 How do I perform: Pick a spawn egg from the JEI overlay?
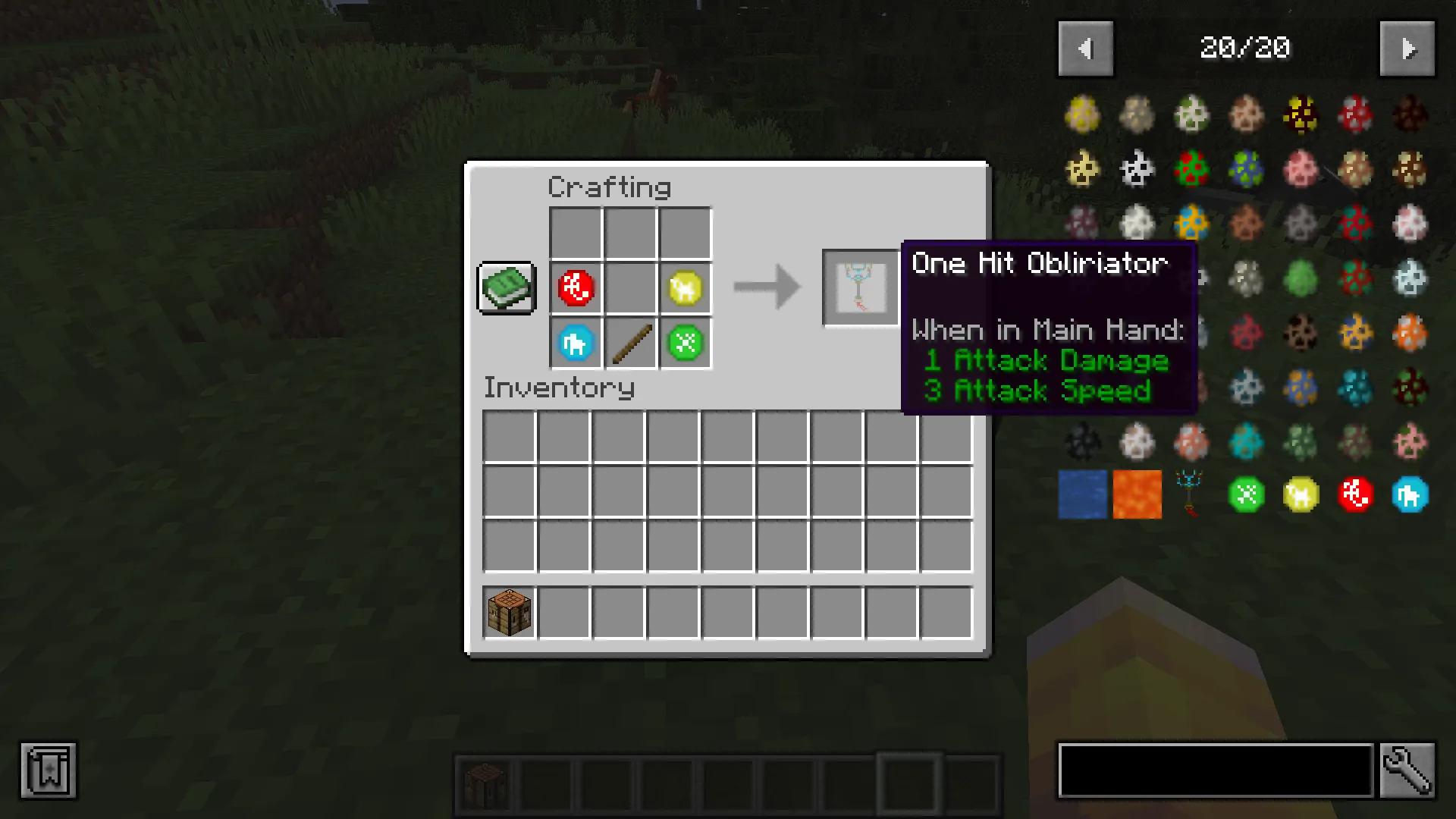point(1082,115)
